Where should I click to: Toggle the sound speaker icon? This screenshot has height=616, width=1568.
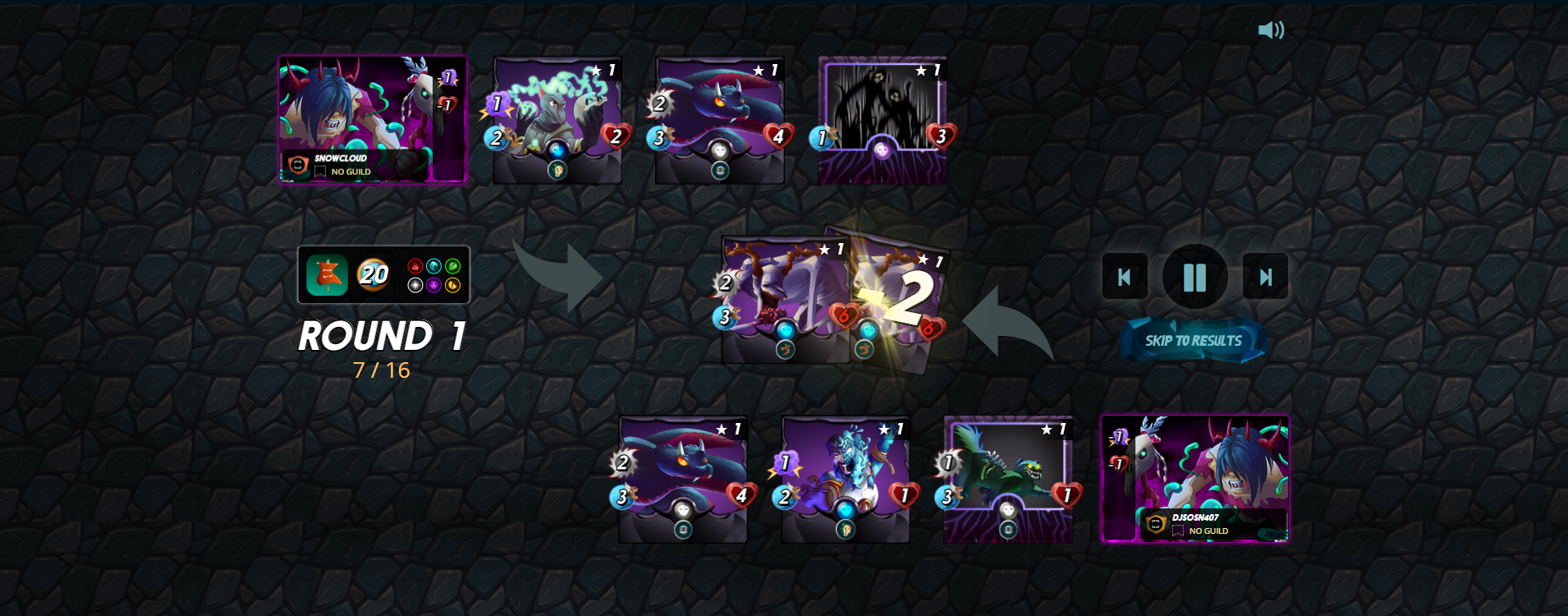(1270, 30)
